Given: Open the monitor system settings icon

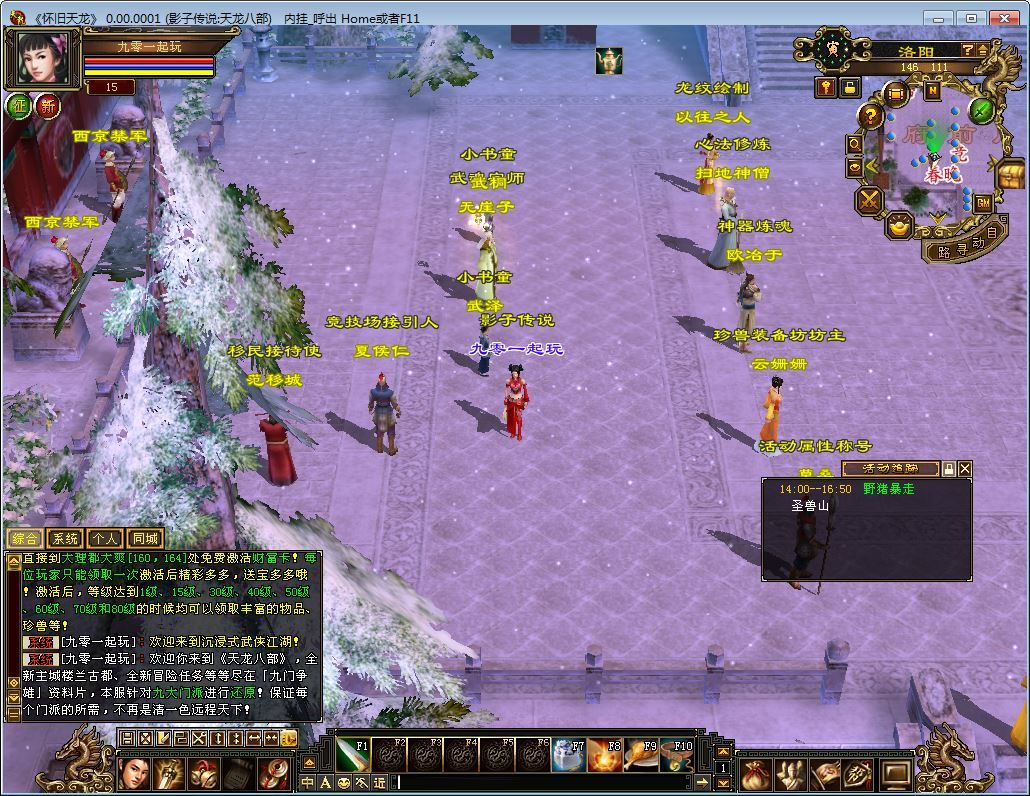Looking at the screenshot, I should pos(895,773).
